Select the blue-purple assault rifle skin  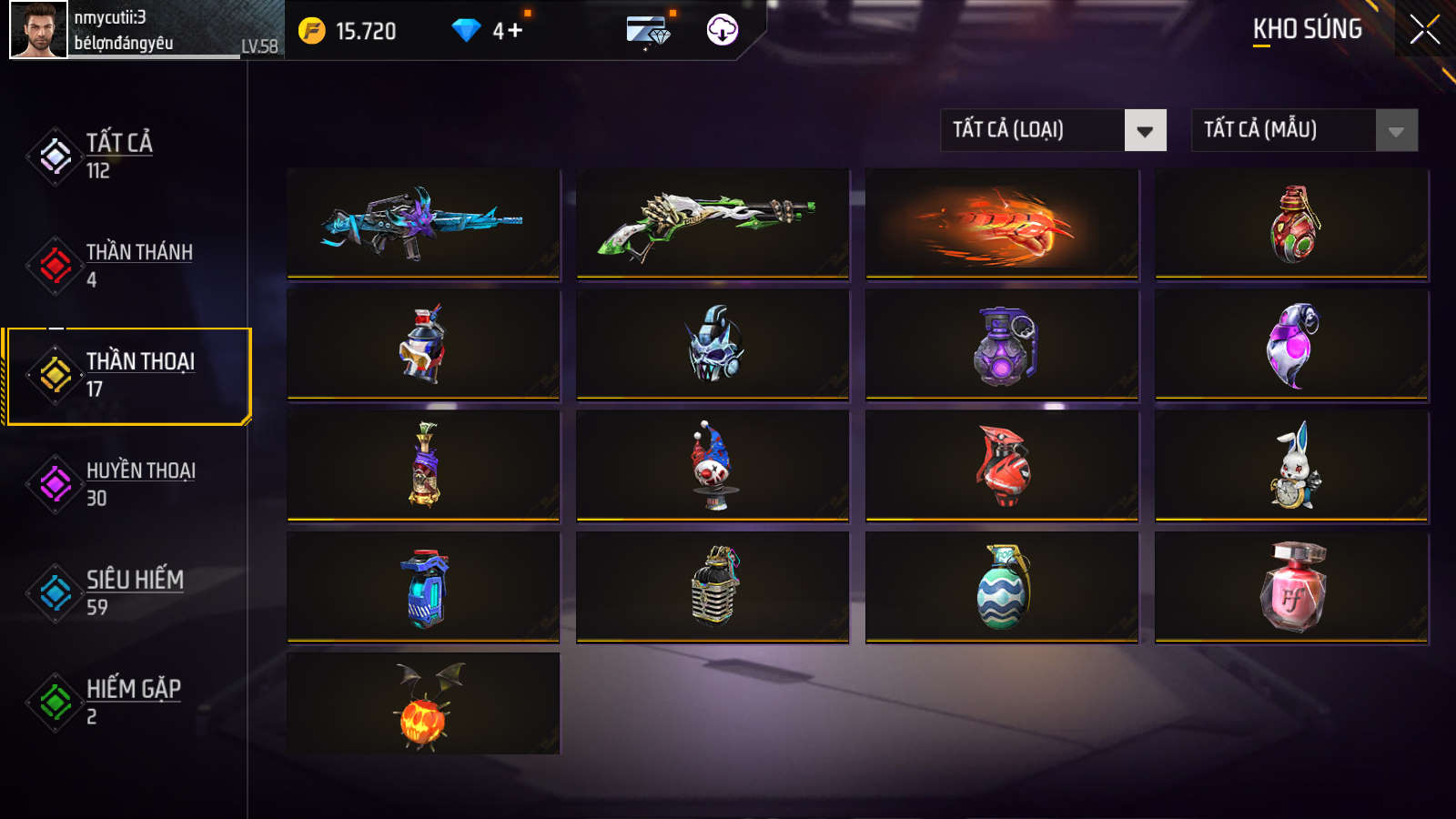[423, 223]
